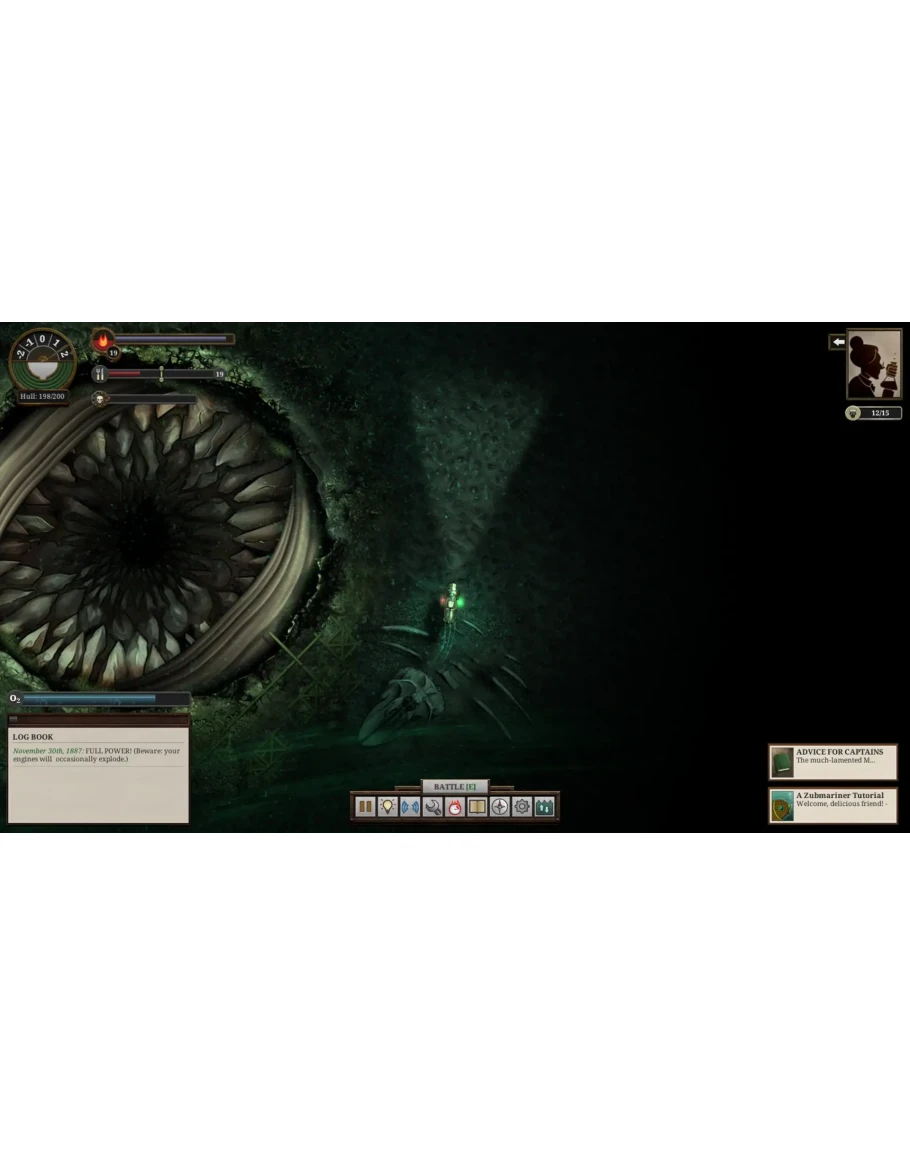910x1155 pixels.
Task: Collapse the officer panel with the arrow
Action: (838, 342)
